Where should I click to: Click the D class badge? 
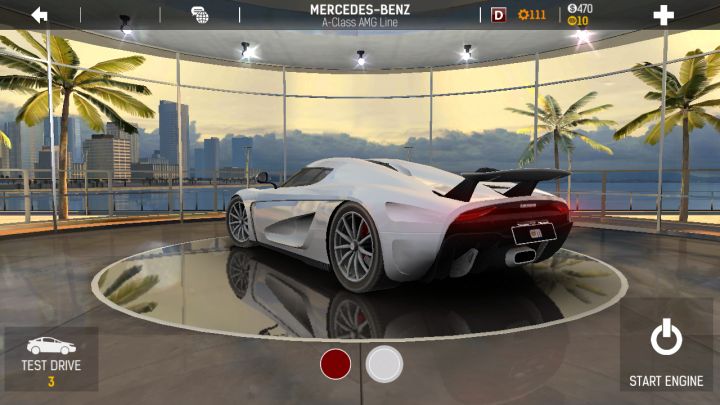[x=499, y=15]
